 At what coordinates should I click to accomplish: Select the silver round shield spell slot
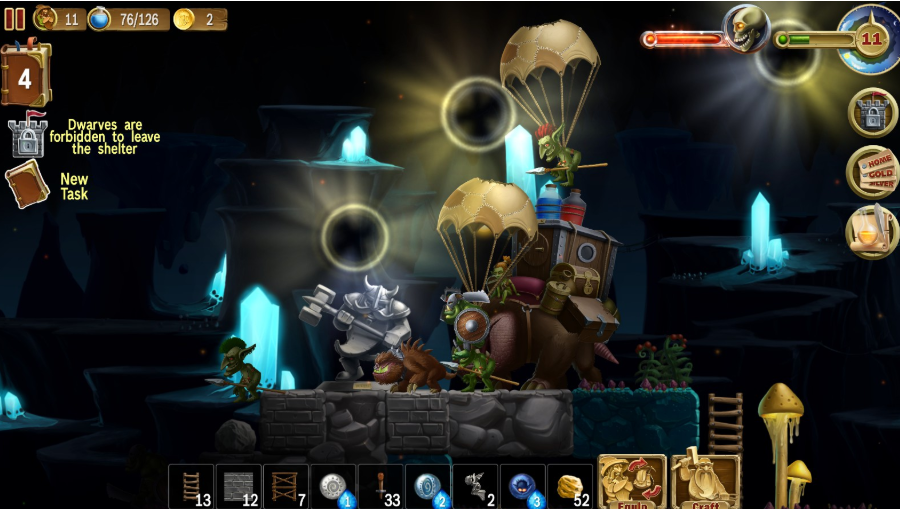(x=333, y=487)
